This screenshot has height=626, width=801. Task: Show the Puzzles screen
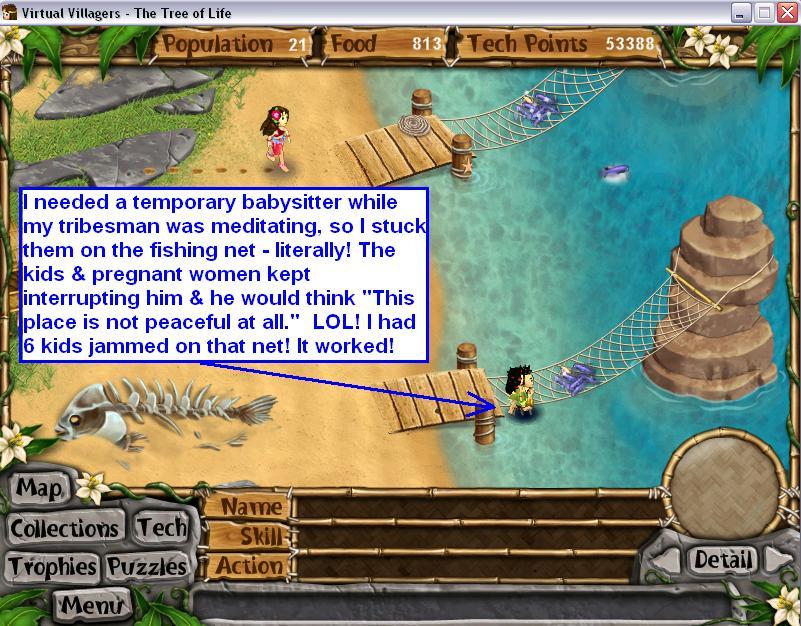coord(147,567)
